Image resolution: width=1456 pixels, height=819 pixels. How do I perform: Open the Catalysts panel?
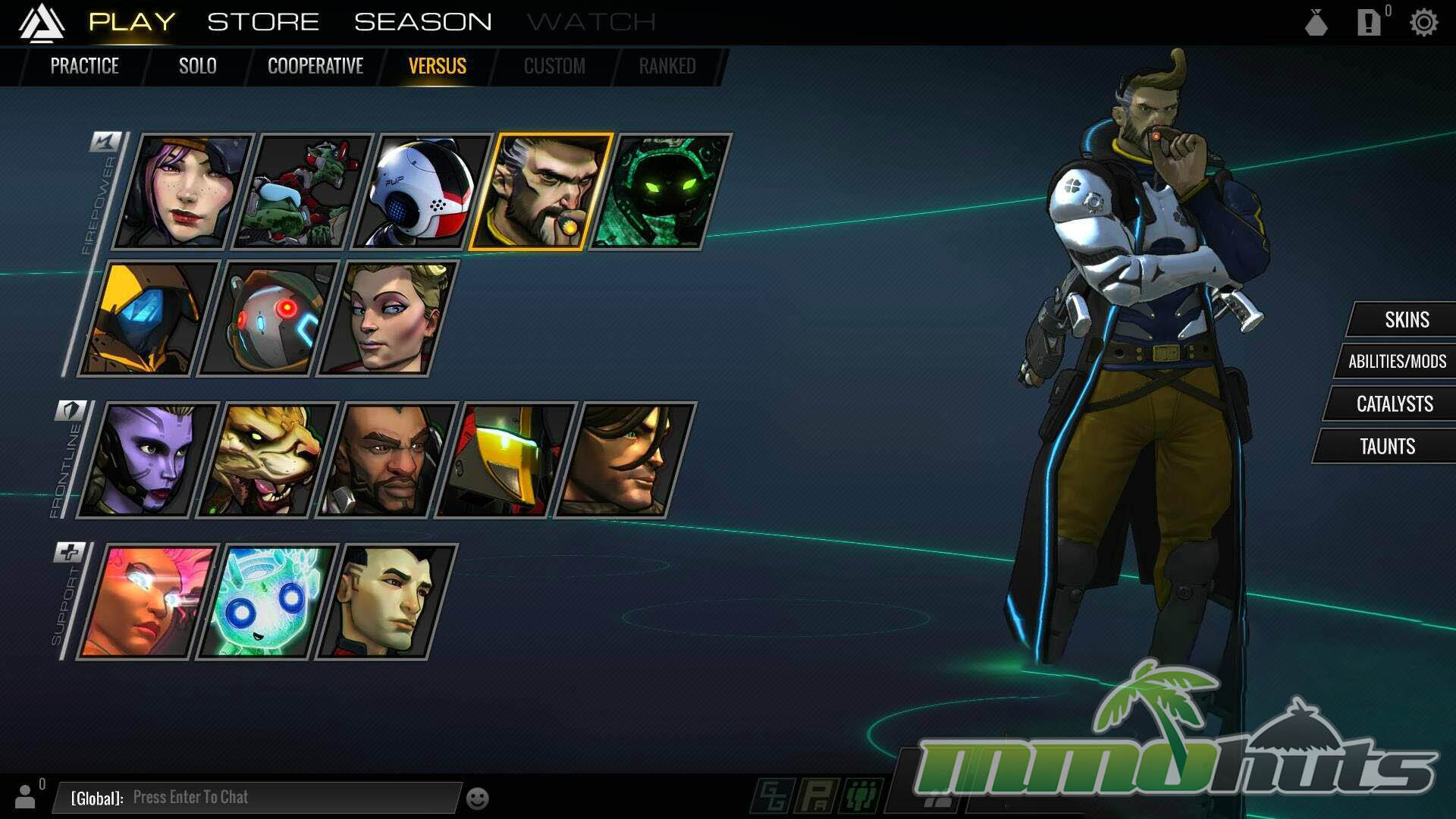point(1394,404)
